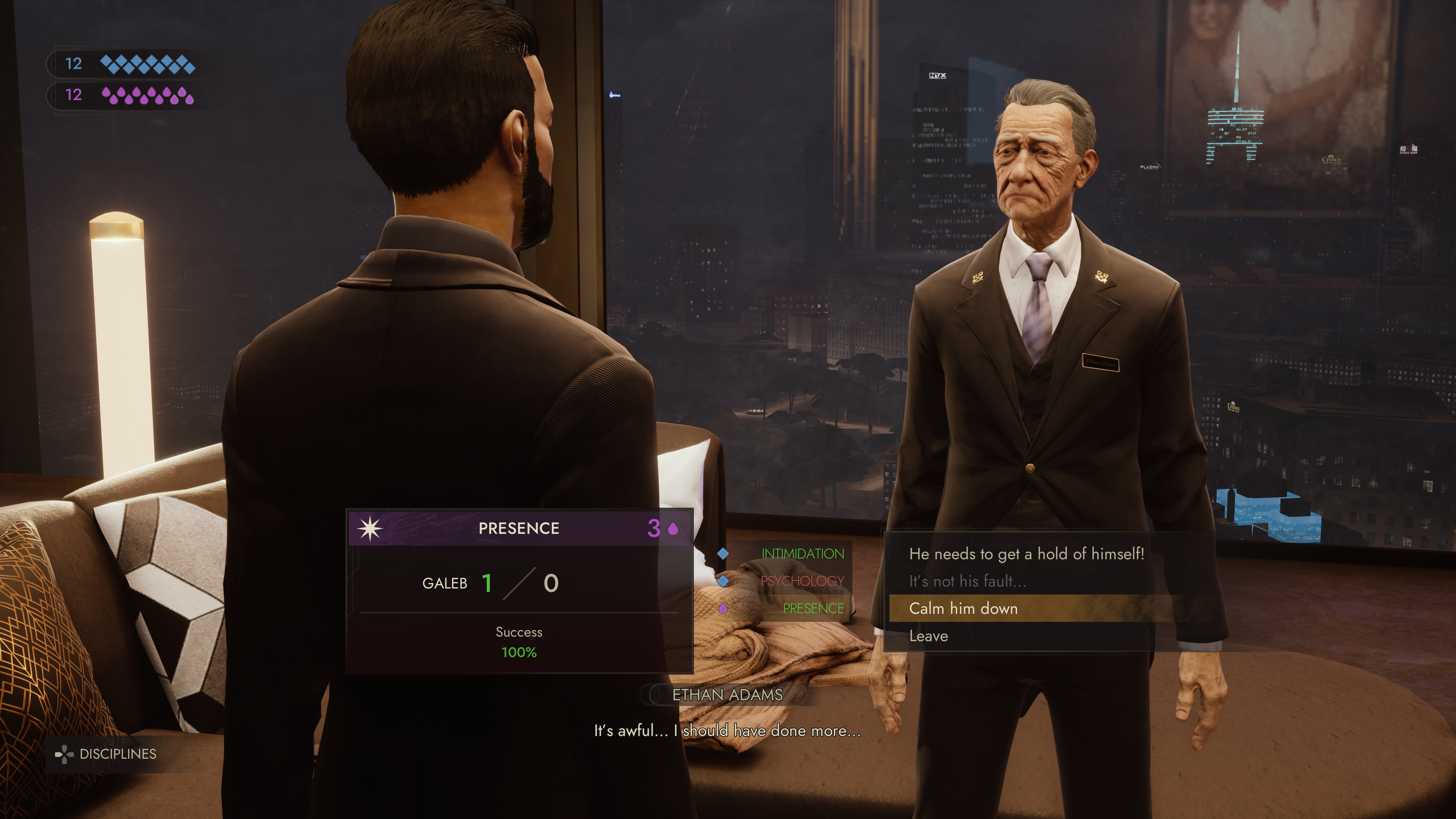
Task: Choose Leave to end the conversation
Action: pyautogui.click(x=928, y=637)
